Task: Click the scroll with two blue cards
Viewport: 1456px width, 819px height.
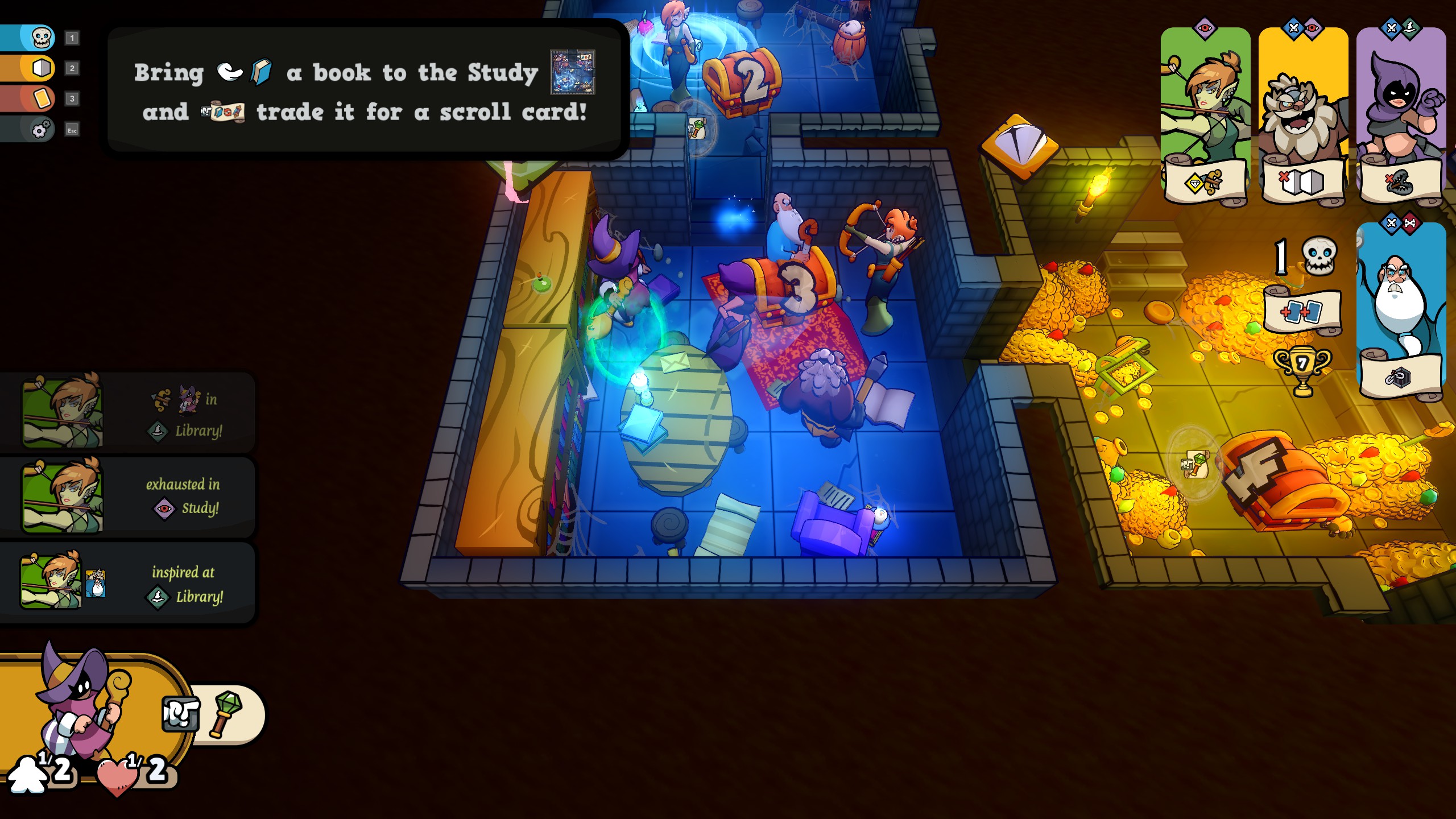Action: [1302, 312]
